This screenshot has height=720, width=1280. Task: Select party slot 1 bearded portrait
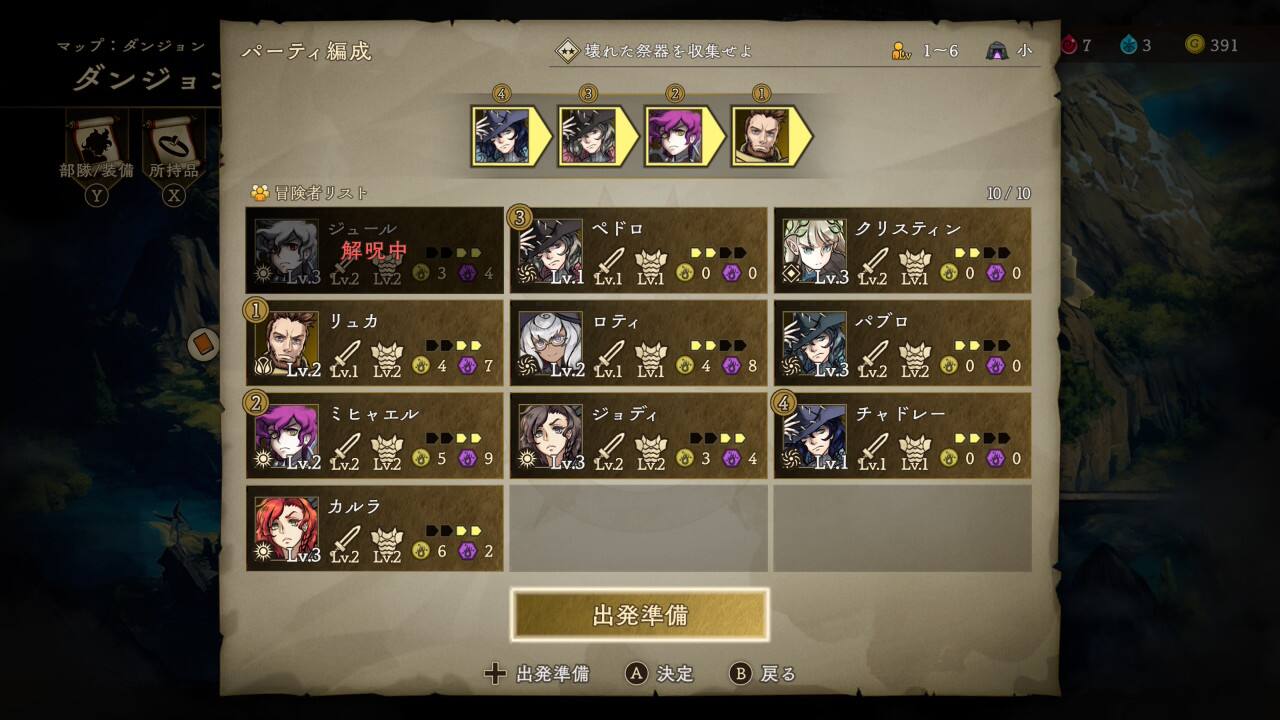pos(761,136)
